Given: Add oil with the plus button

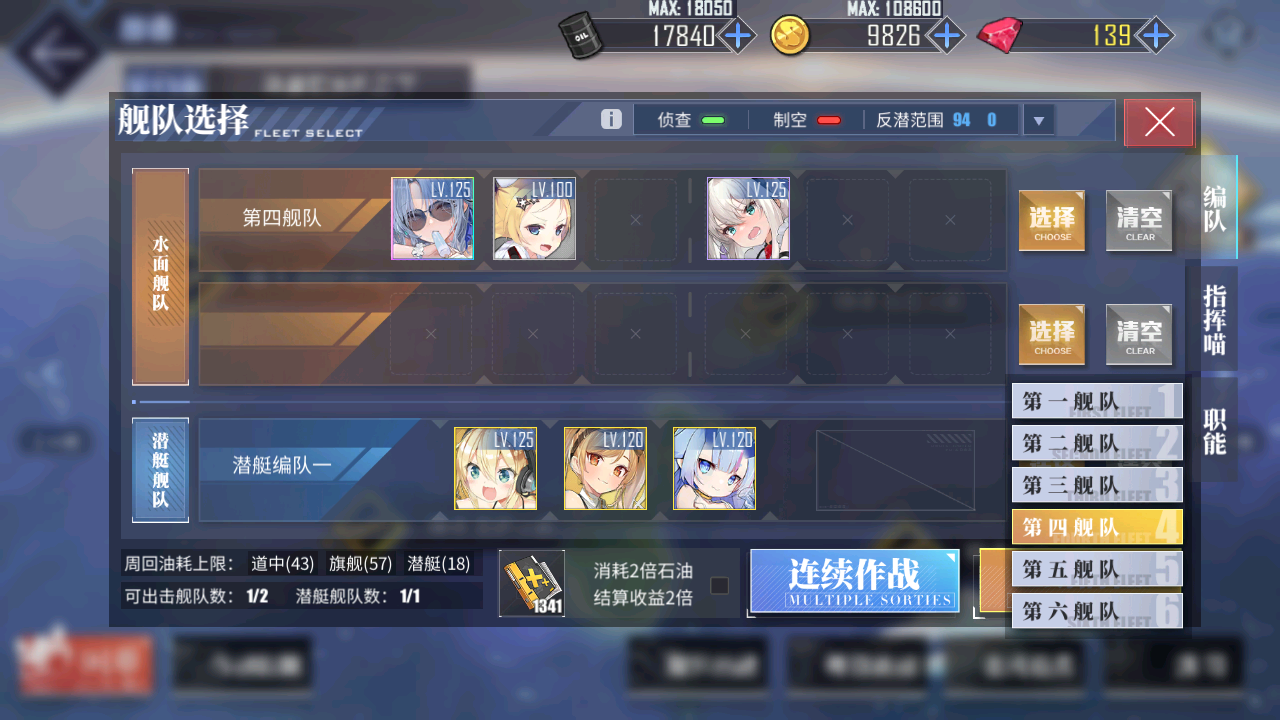Looking at the screenshot, I should 738,37.
